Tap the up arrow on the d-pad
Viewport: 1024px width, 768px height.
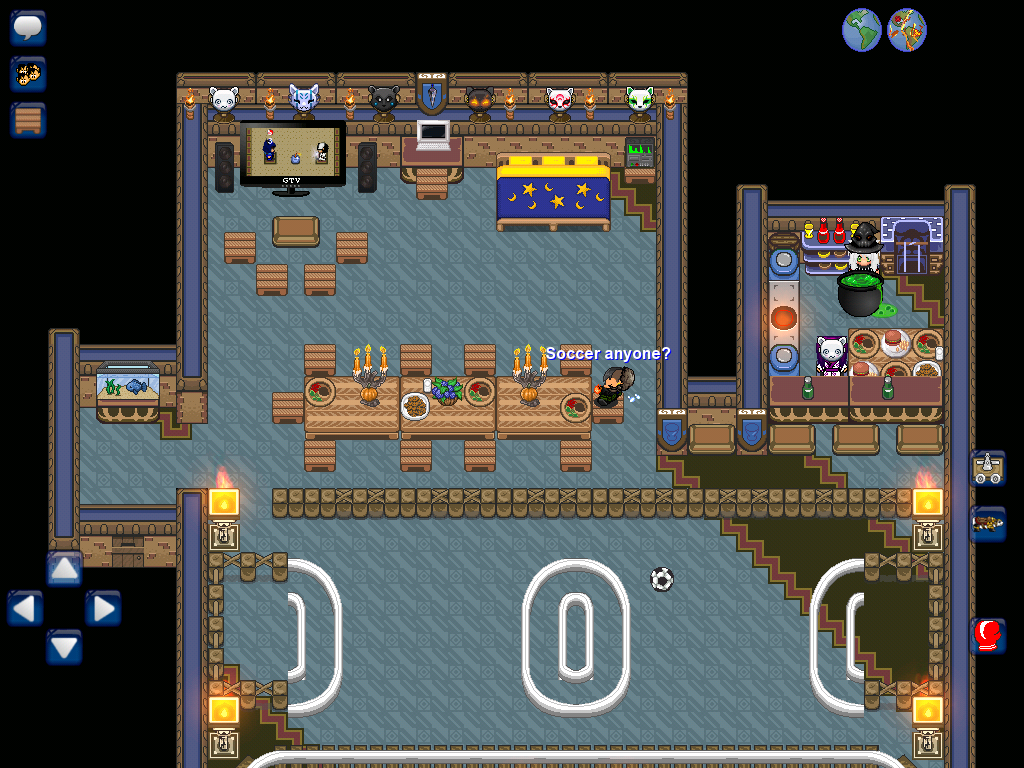(x=65, y=569)
